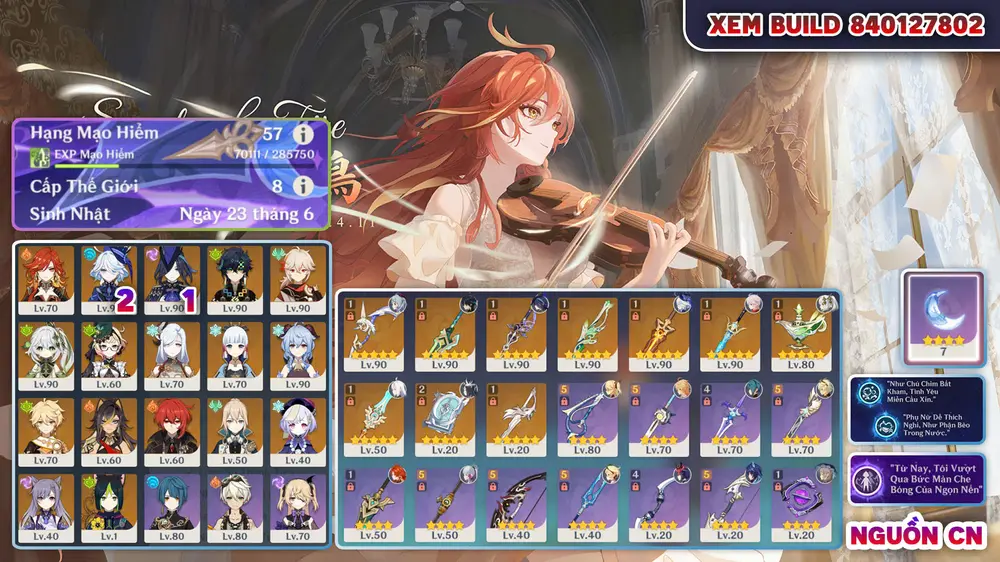Select Kazuha's character portrait
This screenshot has height=562, width=1000.
(x=298, y=278)
